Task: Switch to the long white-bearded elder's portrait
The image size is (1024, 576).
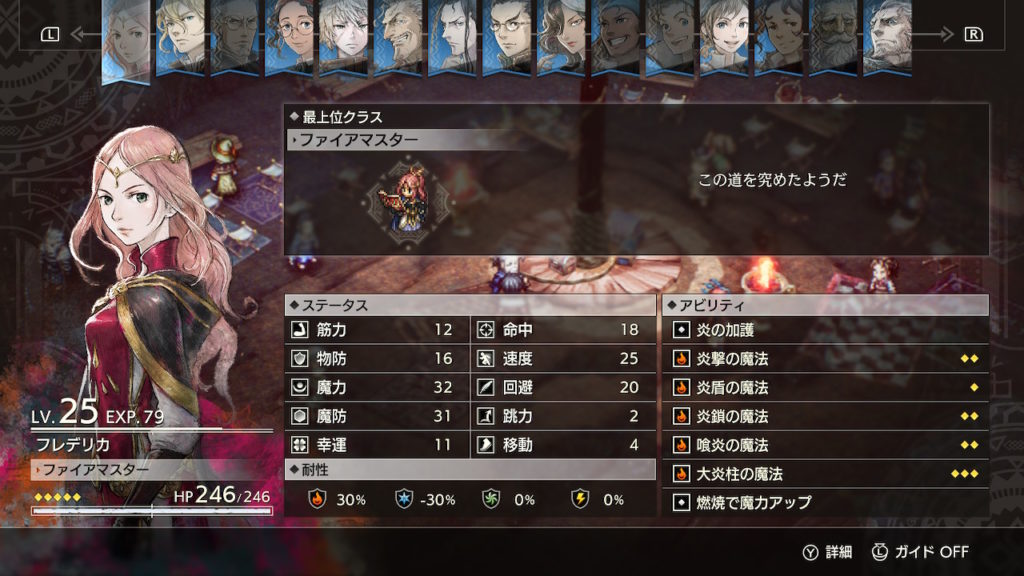Action: (x=832, y=38)
